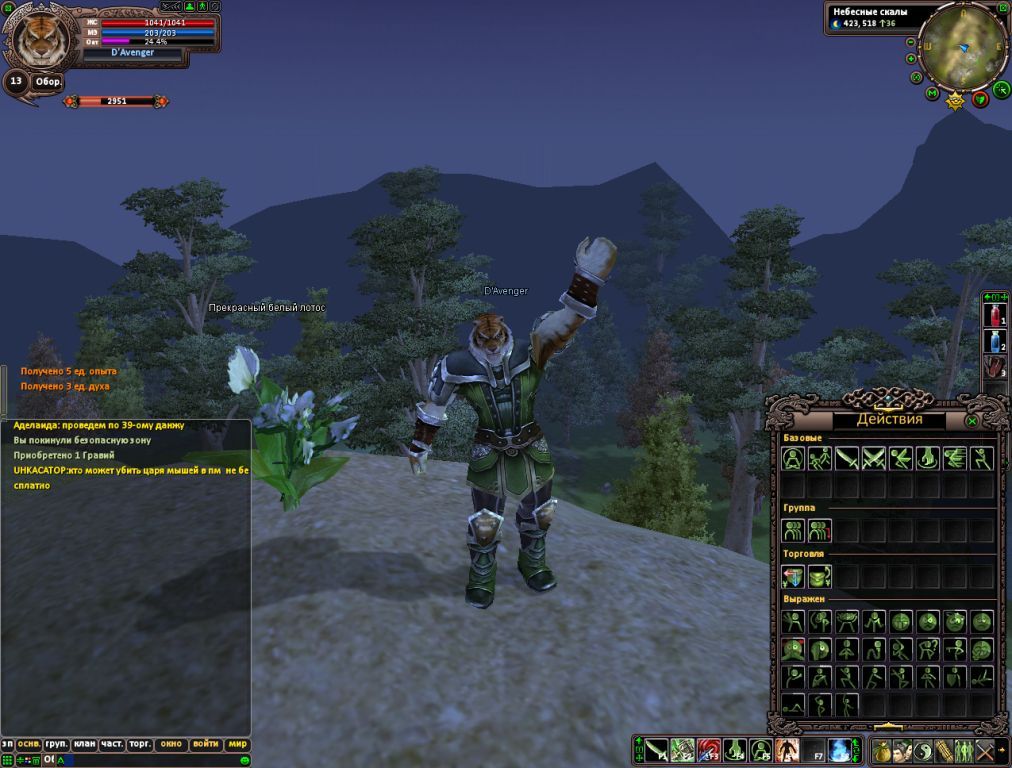This screenshot has height=768, width=1012.
Task: Switch chat to the осн. tab
Action: pyautogui.click(x=29, y=744)
